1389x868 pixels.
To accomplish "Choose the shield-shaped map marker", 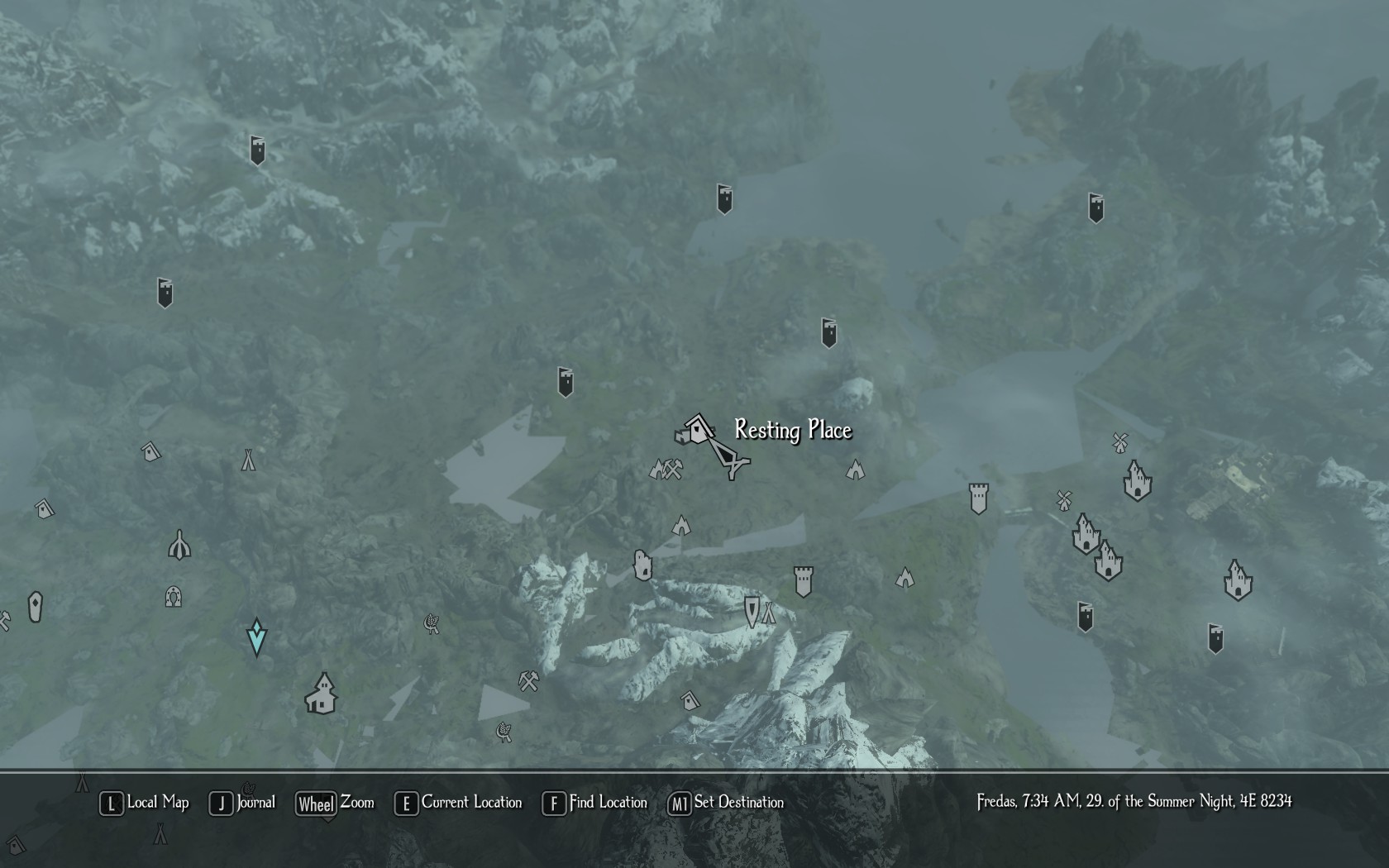I will click(x=751, y=612).
